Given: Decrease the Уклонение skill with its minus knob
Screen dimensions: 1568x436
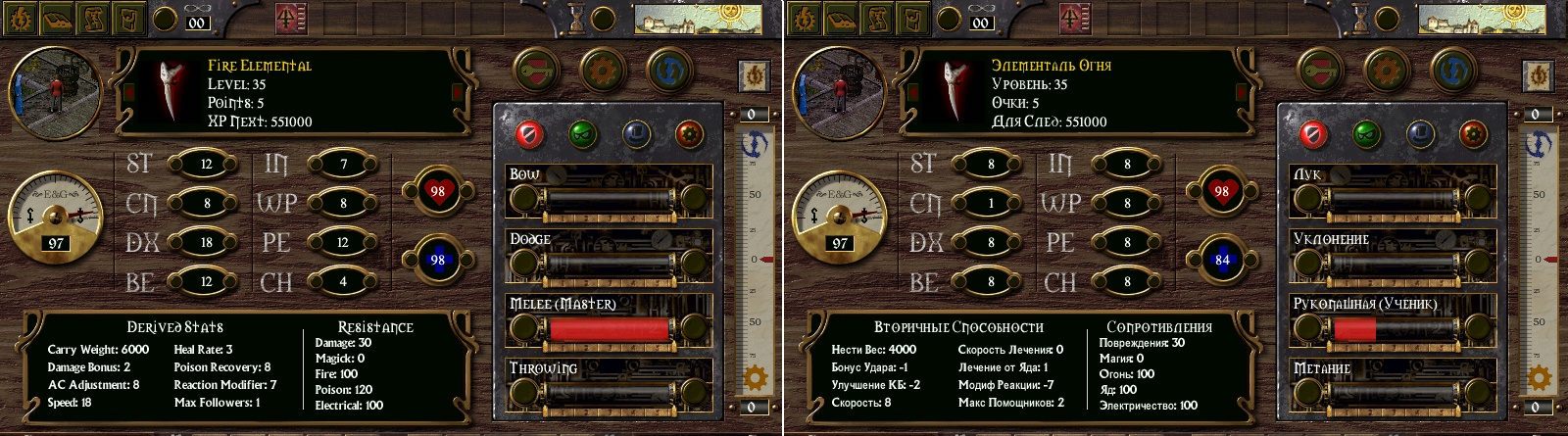Looking at the screenshot, I should 1307,265.
